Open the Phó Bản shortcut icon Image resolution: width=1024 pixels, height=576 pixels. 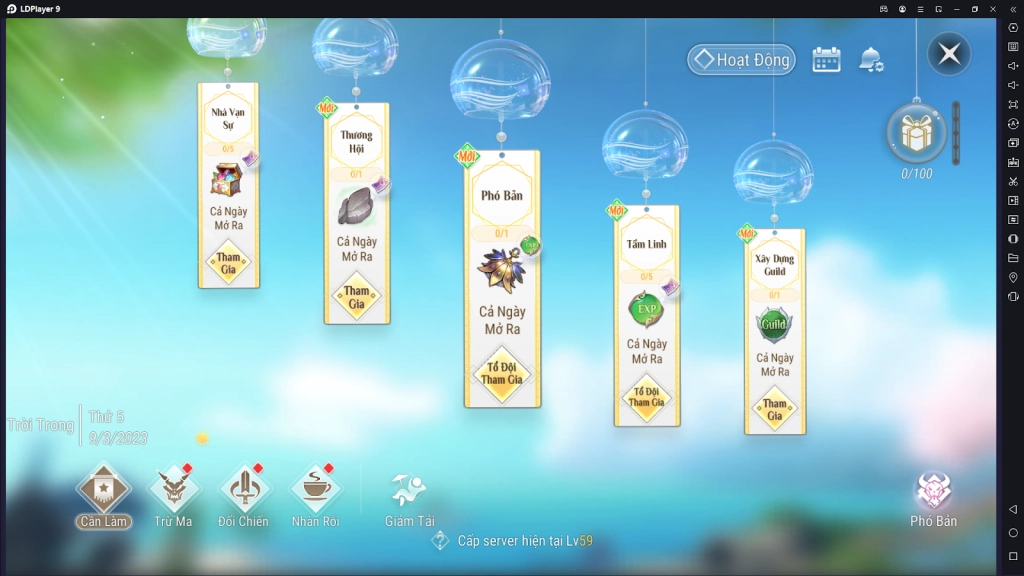[x=933, y=498]
